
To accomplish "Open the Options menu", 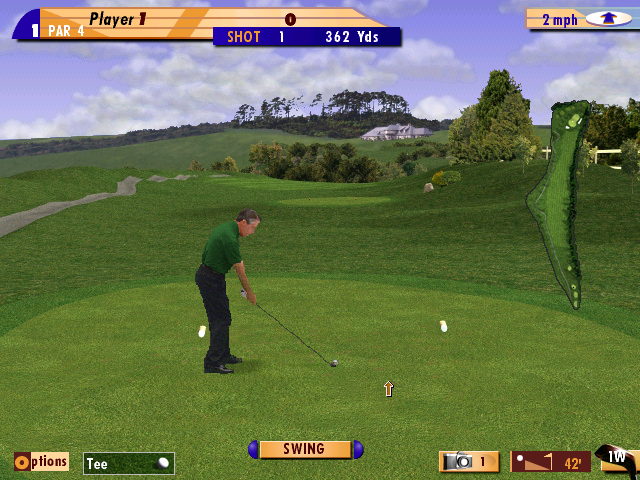I will (x=41, y=461).
